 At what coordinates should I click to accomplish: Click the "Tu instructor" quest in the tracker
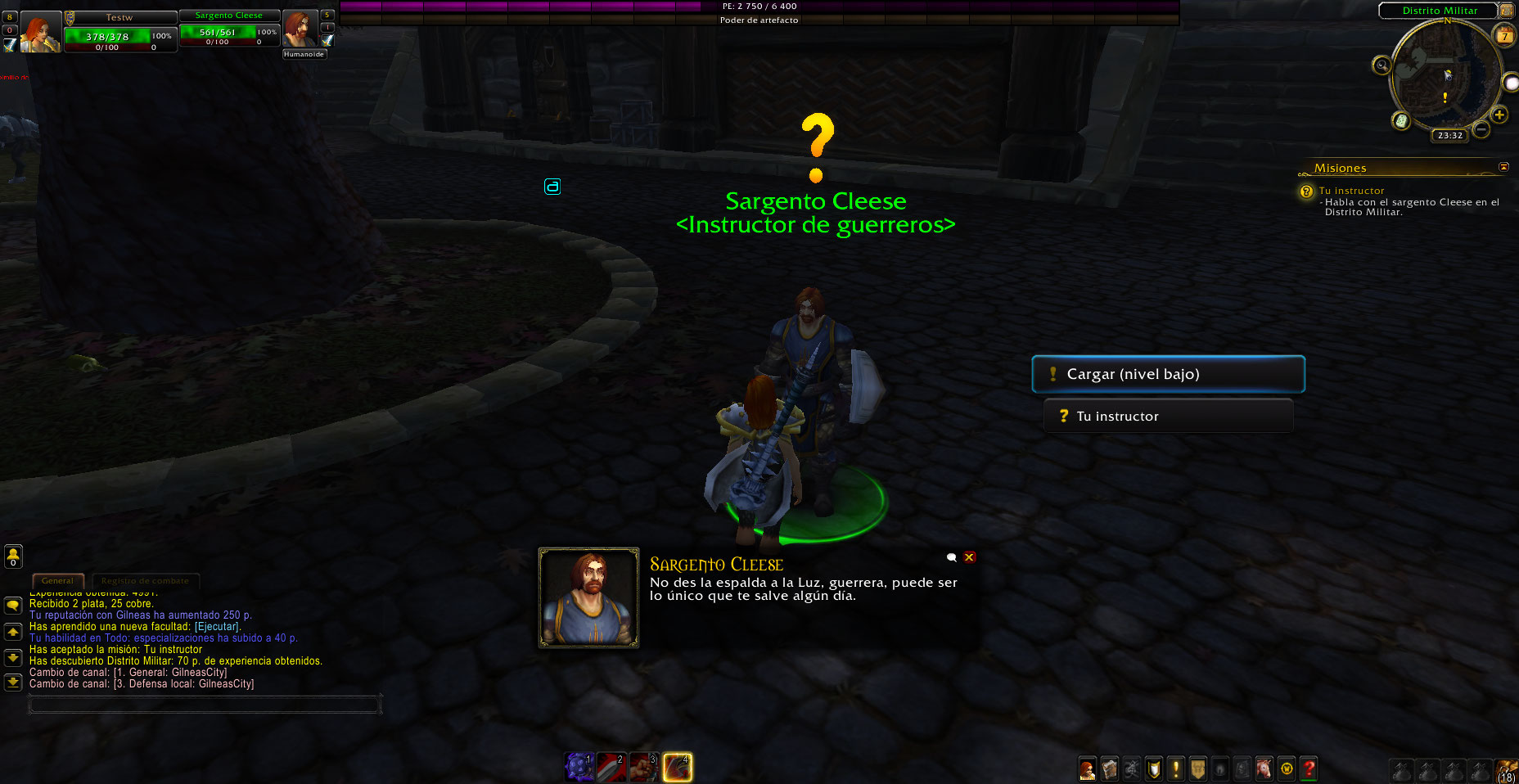pos(1351,191)
